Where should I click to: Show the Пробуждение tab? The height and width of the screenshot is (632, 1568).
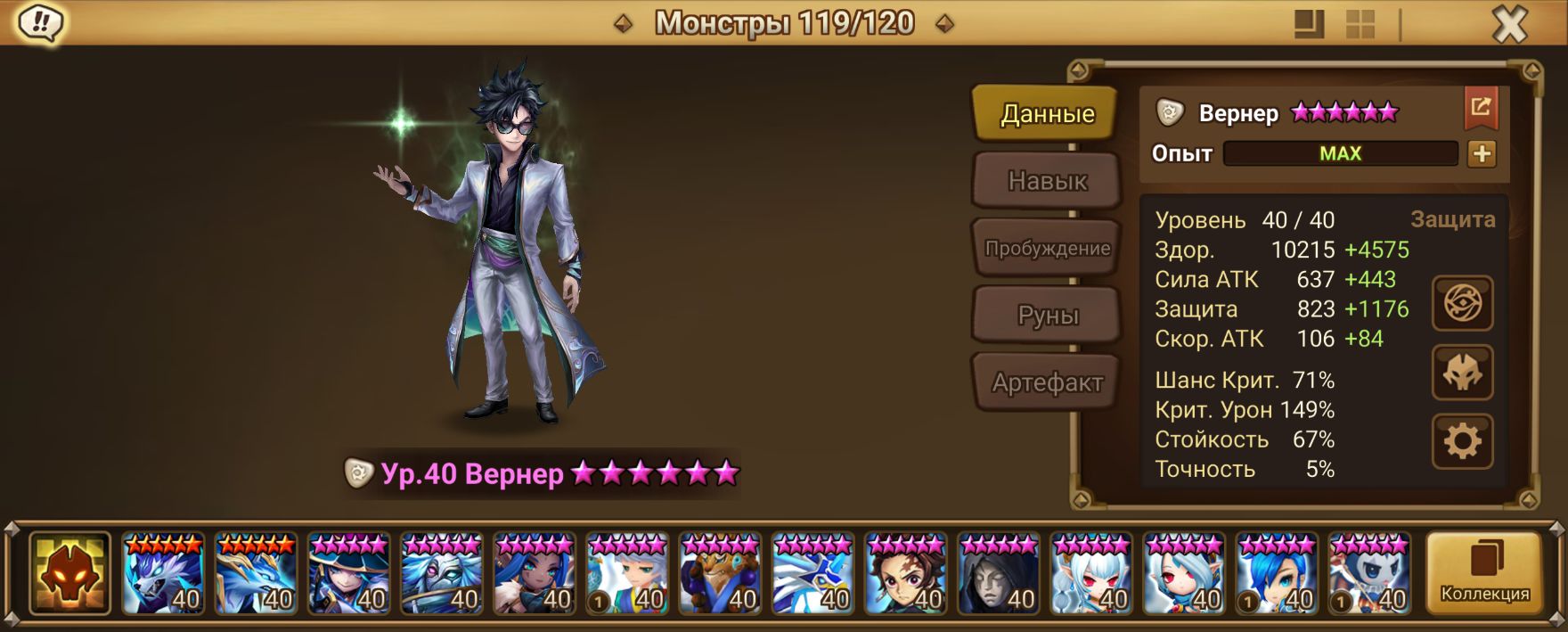[x=1047, y=249]
